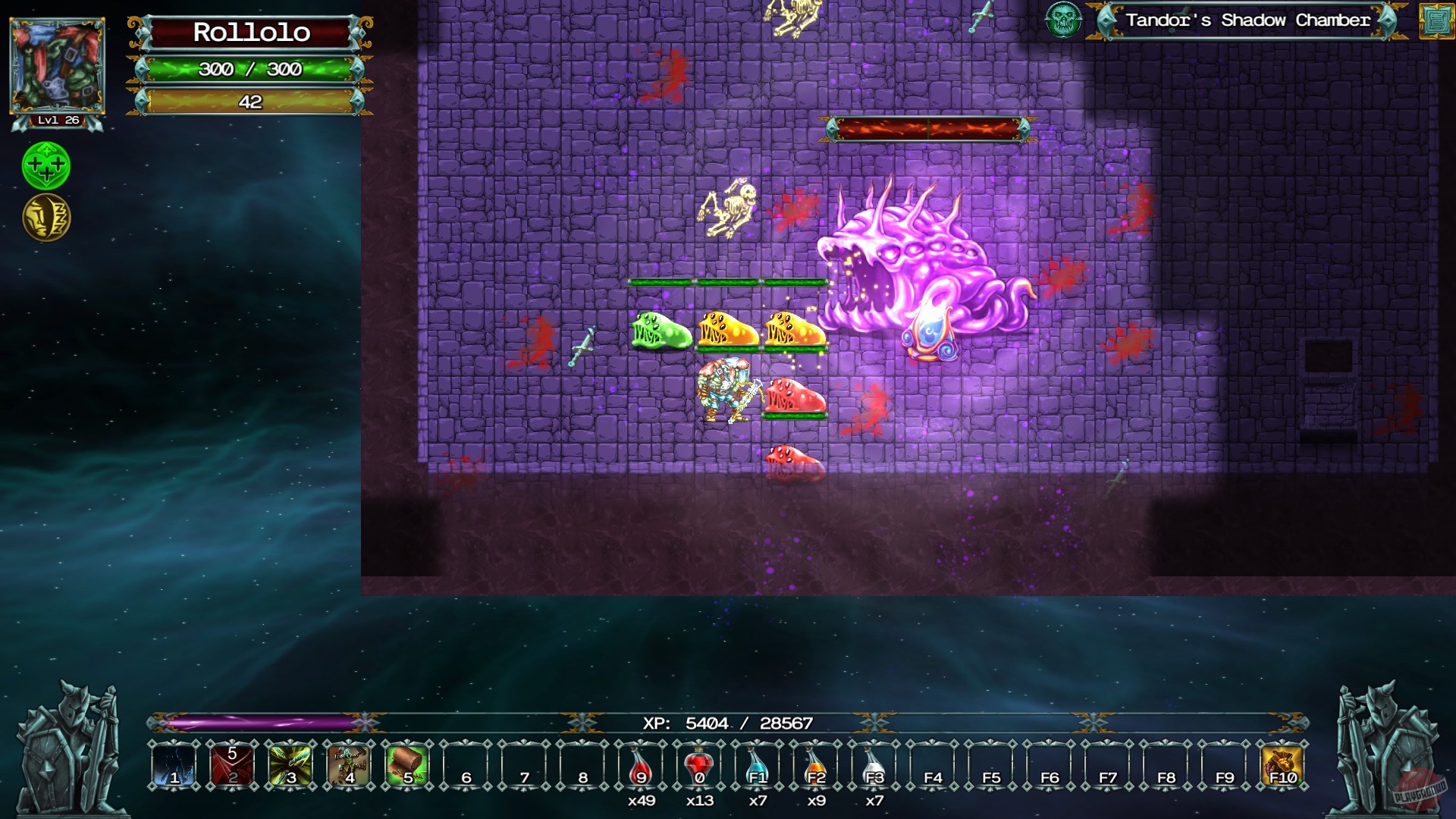Viewport: 1456px width, 819px height.
Task: Use the orange potion in the F2 slot
Action: tap(814, 768)
